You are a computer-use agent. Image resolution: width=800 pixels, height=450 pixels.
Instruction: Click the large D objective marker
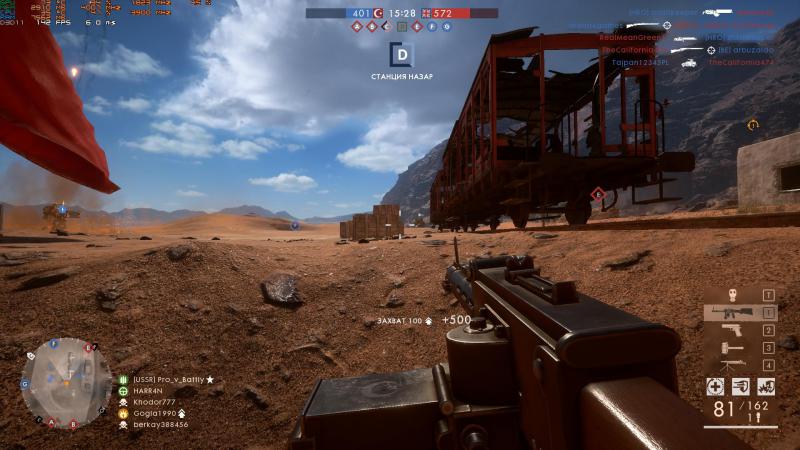pos(401,54)
